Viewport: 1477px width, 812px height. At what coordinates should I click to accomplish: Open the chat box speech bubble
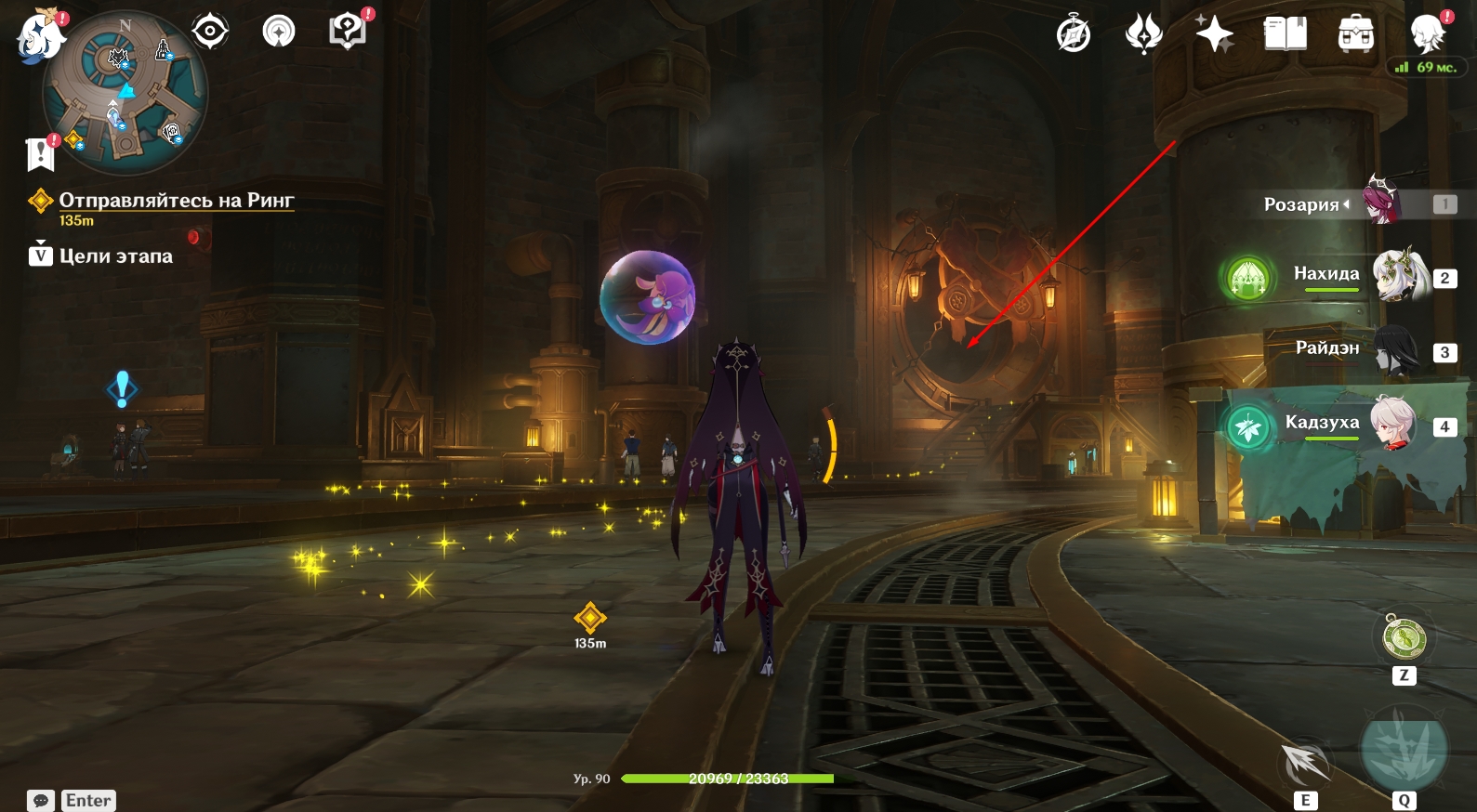(41, 801)
